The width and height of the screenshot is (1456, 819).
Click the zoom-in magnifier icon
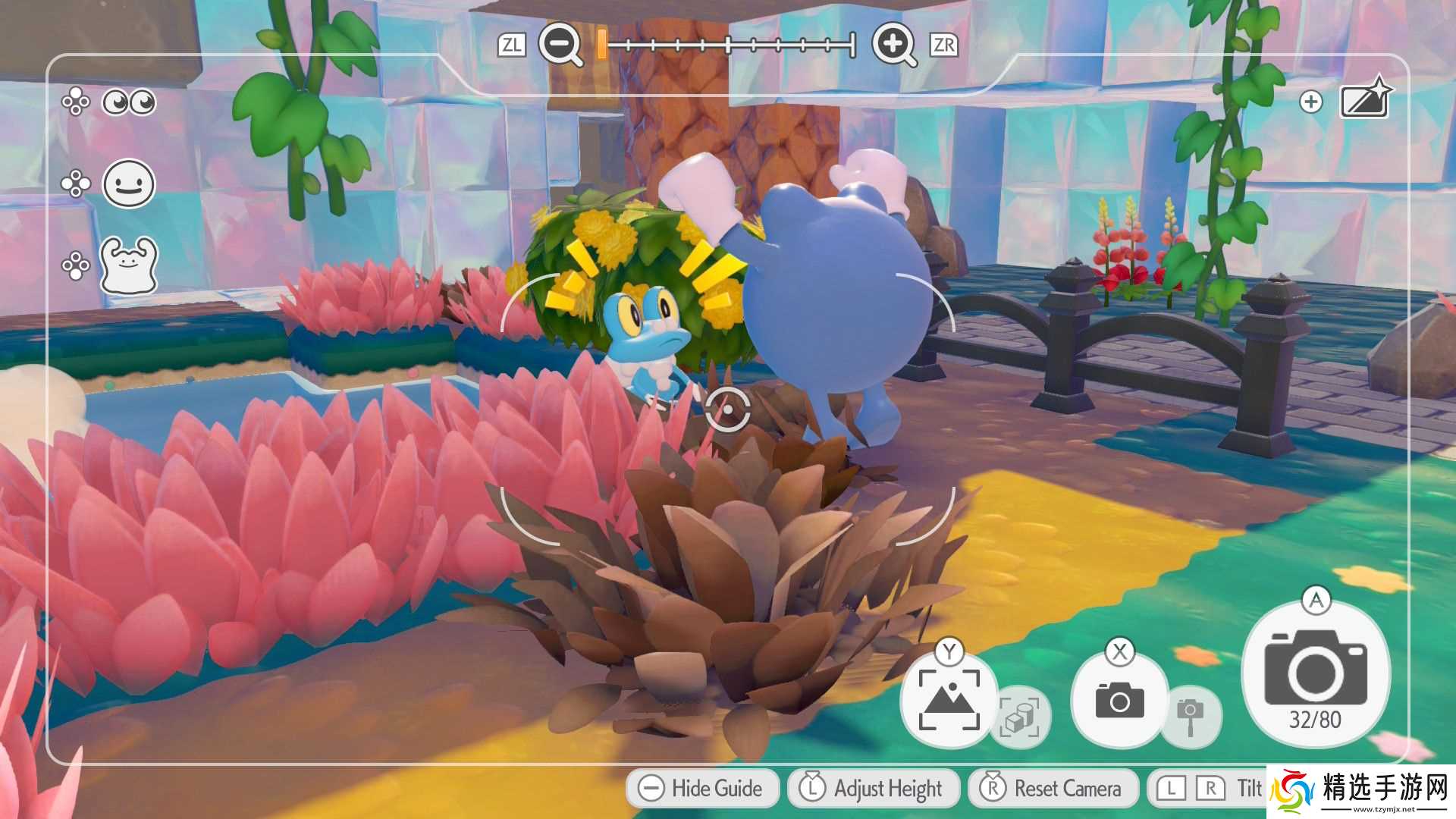[893, 44]
